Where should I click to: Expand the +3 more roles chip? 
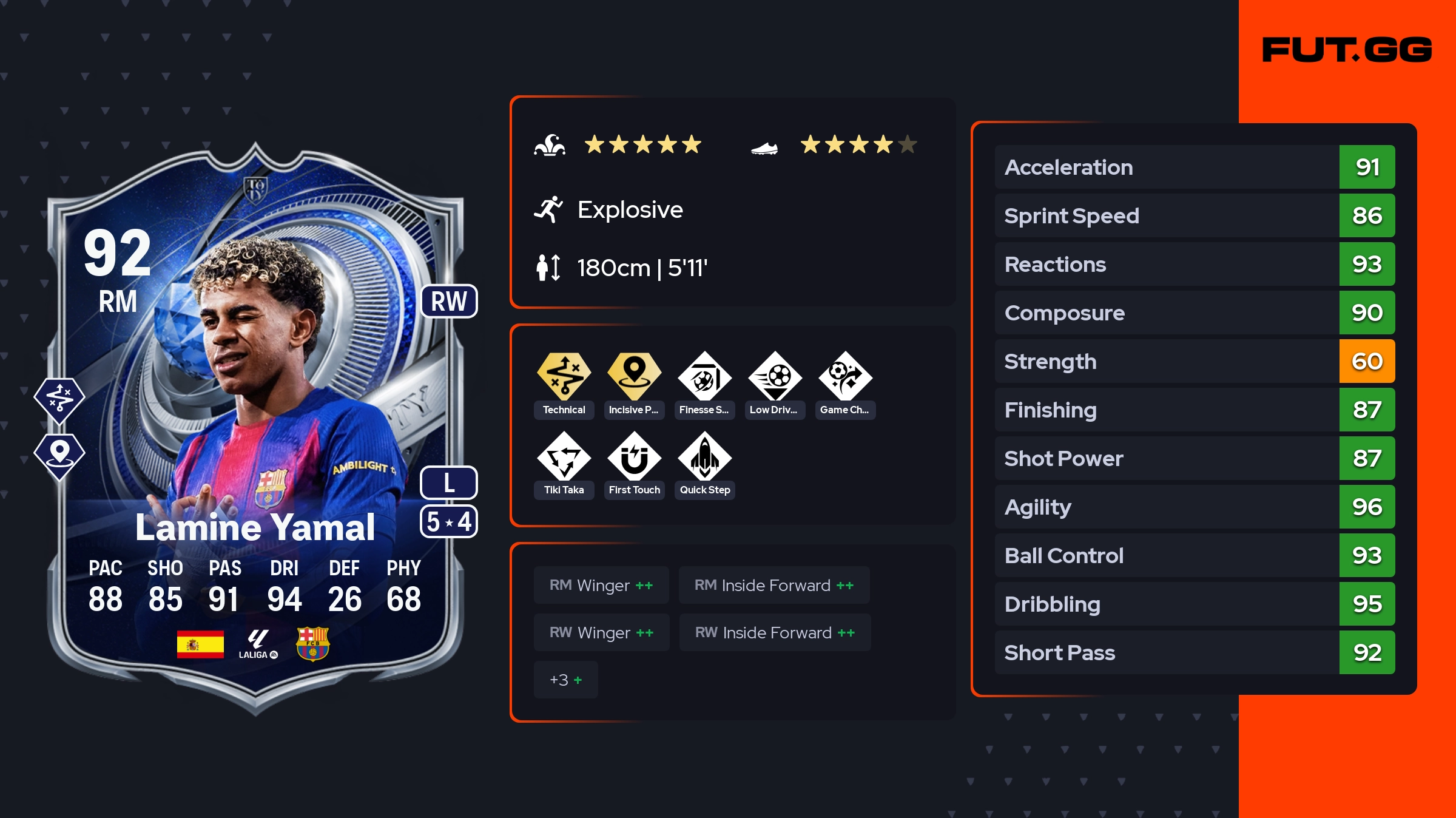(565, 680)
